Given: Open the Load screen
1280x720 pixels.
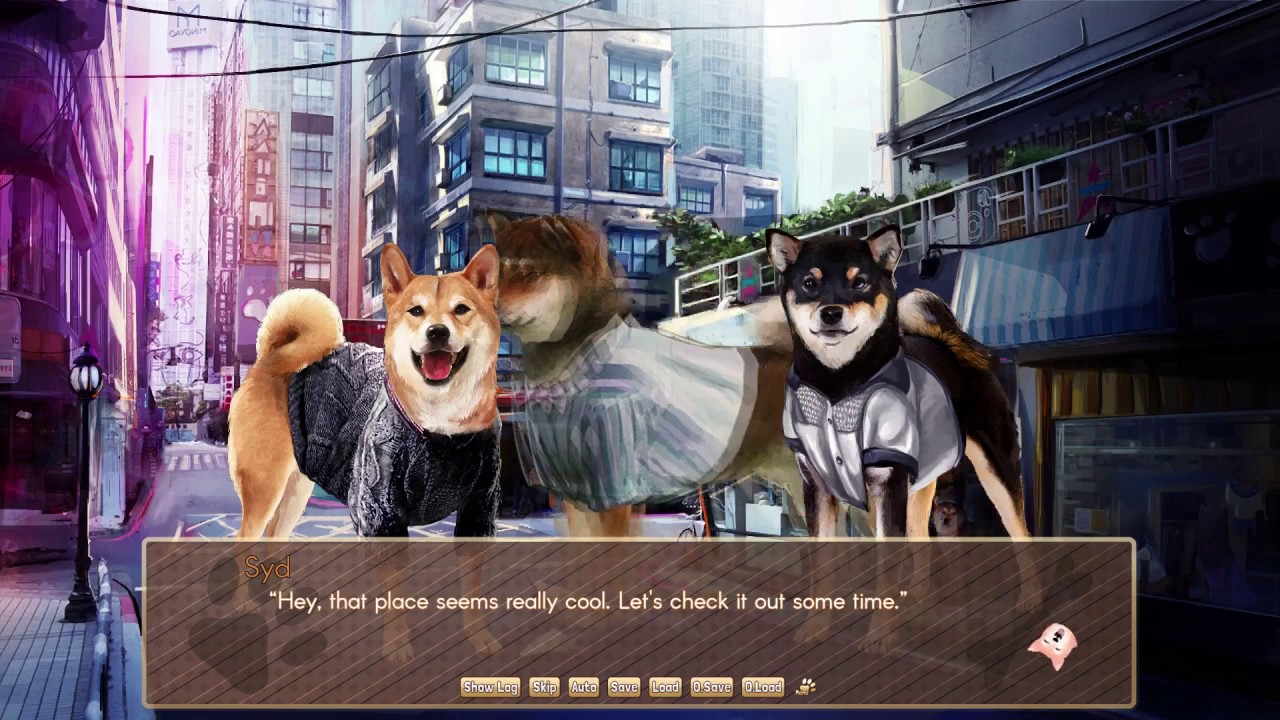Looking at the screenshot, I should (665, 687).
